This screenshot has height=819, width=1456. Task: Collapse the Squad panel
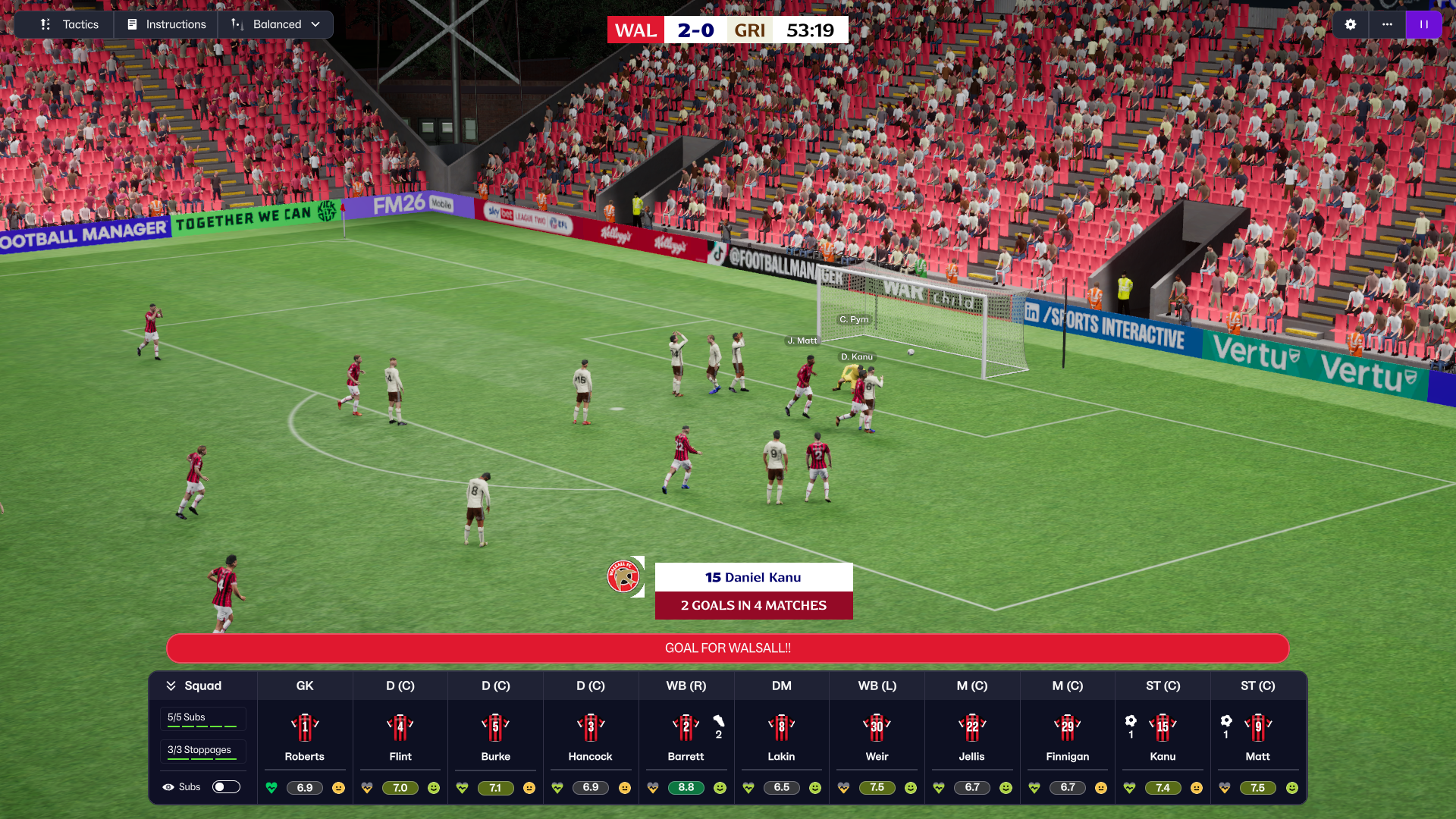coord(171,686)
